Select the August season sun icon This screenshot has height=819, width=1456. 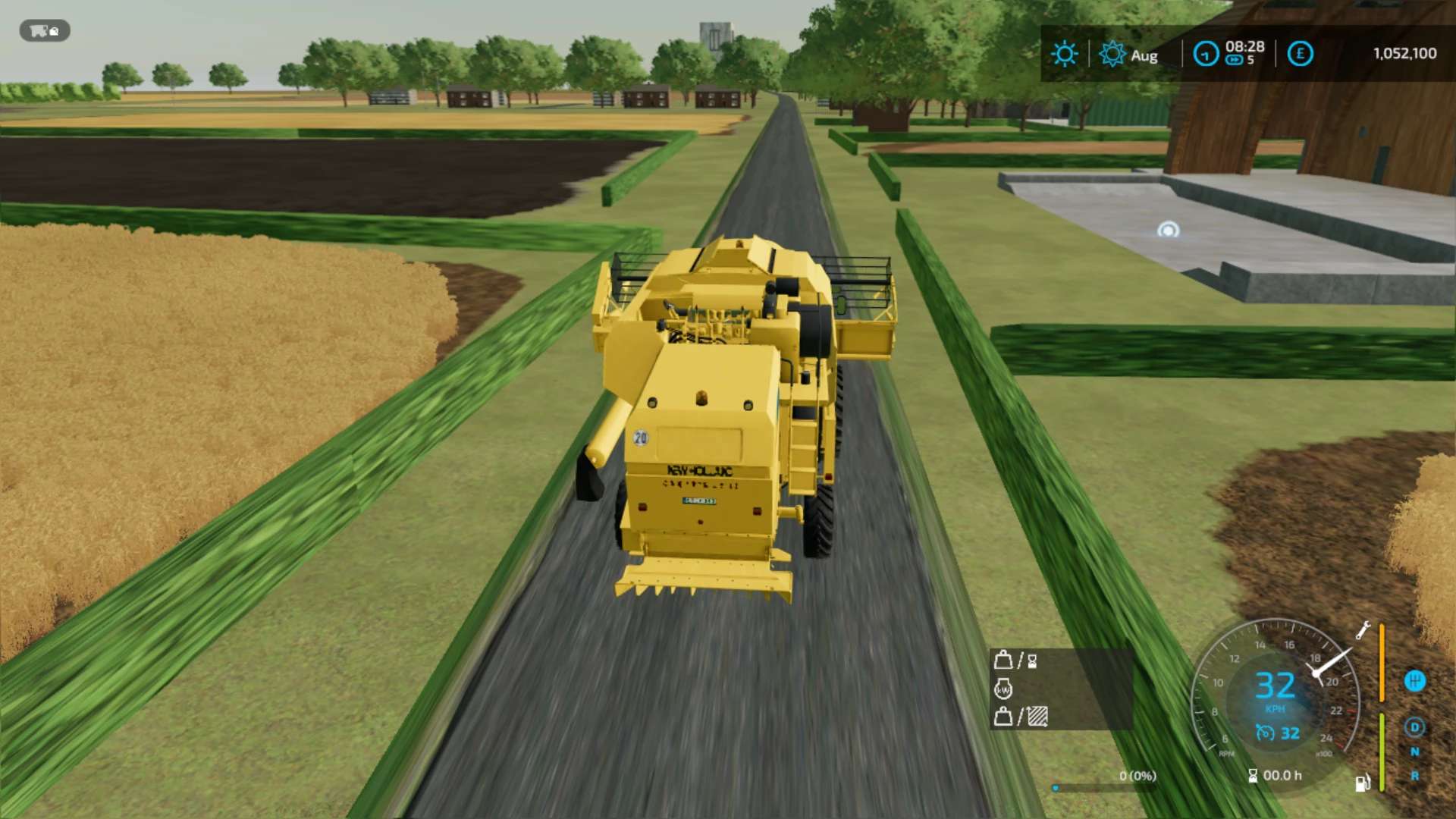click(x=1112, y=54)
